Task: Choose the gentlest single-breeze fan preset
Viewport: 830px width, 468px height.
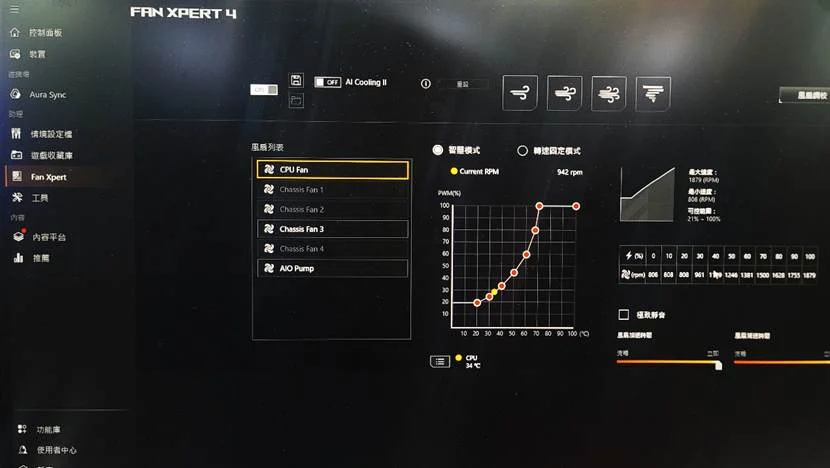Action: point(520,92)
